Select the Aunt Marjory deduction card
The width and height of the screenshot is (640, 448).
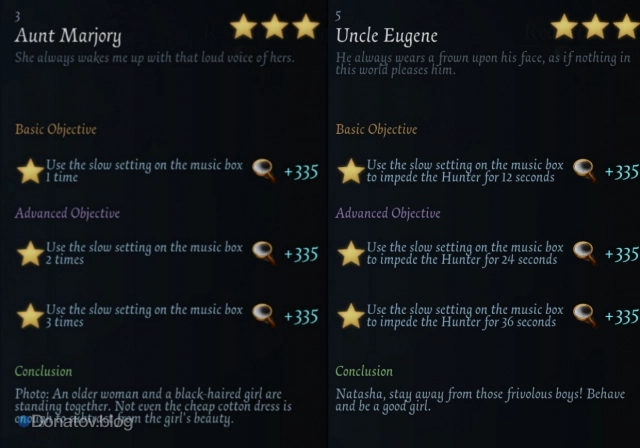[69, 37]
